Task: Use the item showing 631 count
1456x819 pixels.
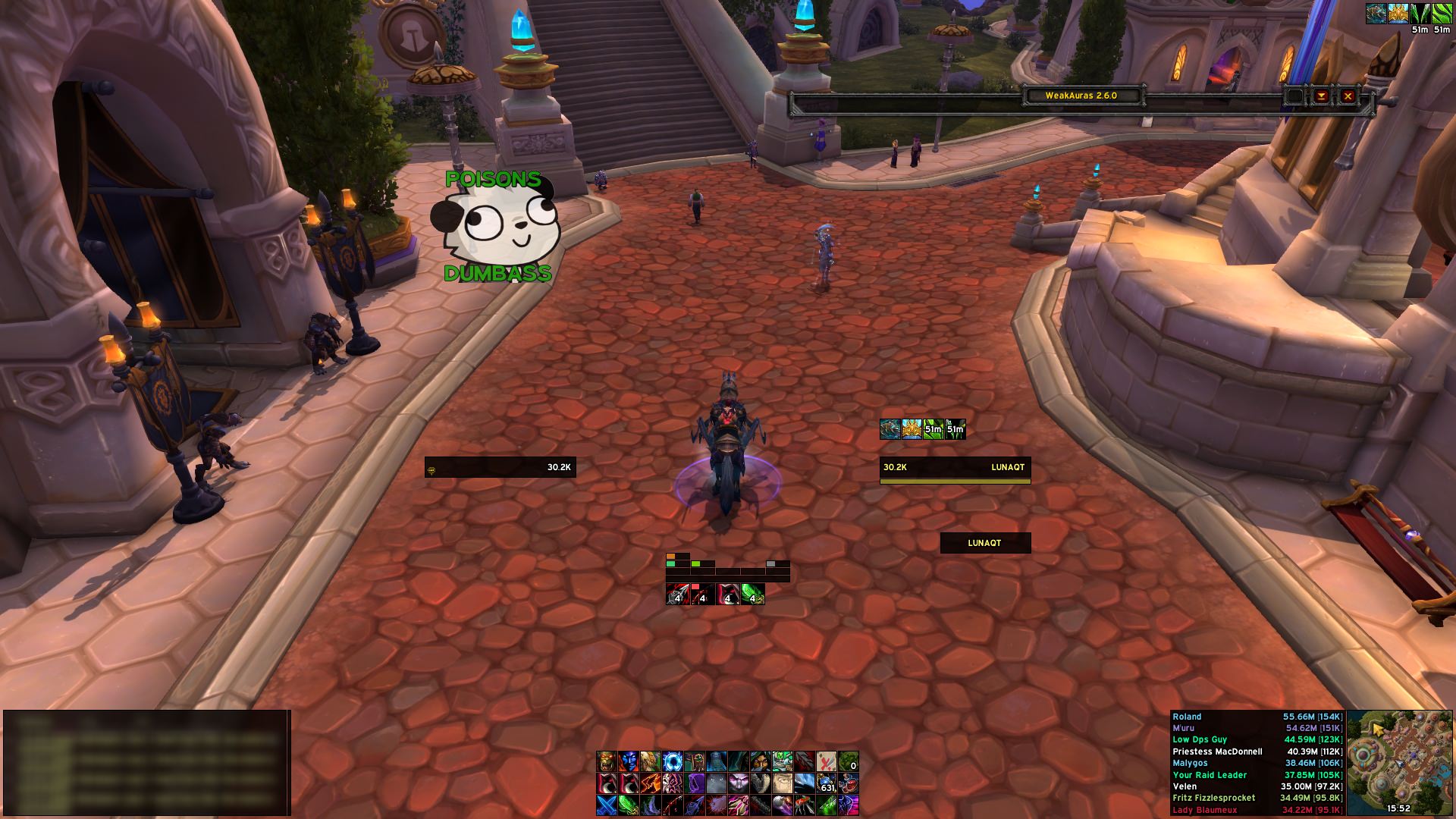Action: pos(827,783)
